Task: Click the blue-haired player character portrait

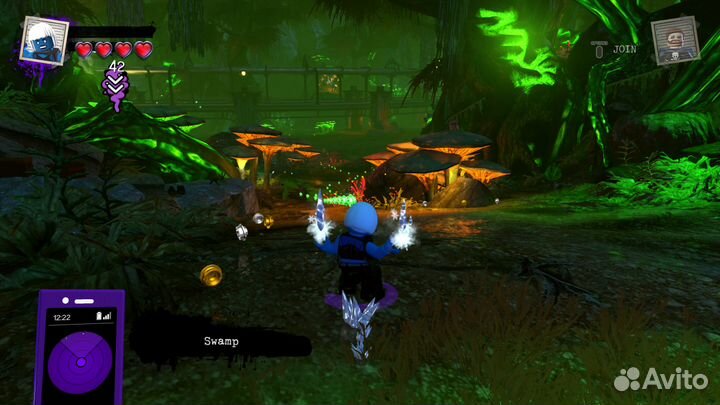Action: 43,42
